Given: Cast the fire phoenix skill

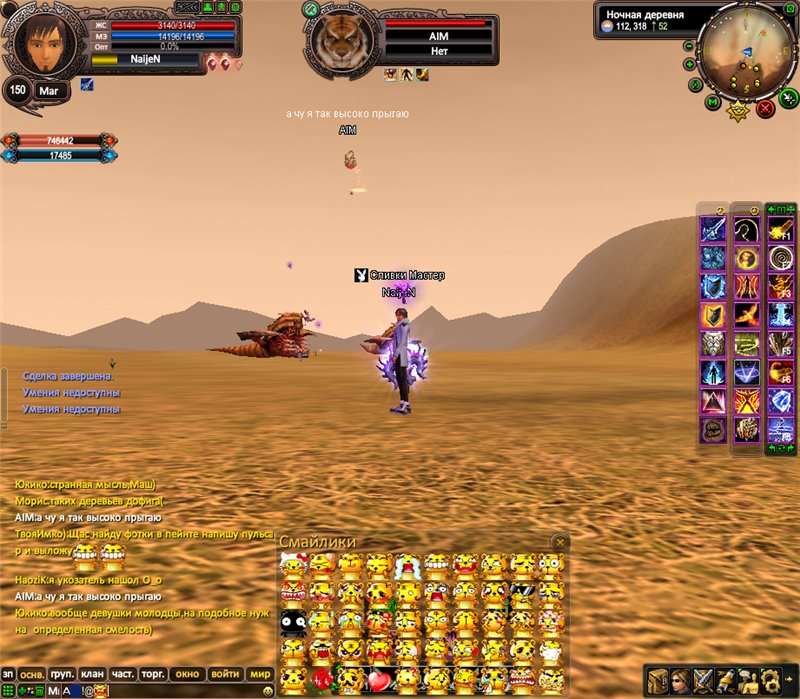Looking at the screenshot, I should coord(747,316).
